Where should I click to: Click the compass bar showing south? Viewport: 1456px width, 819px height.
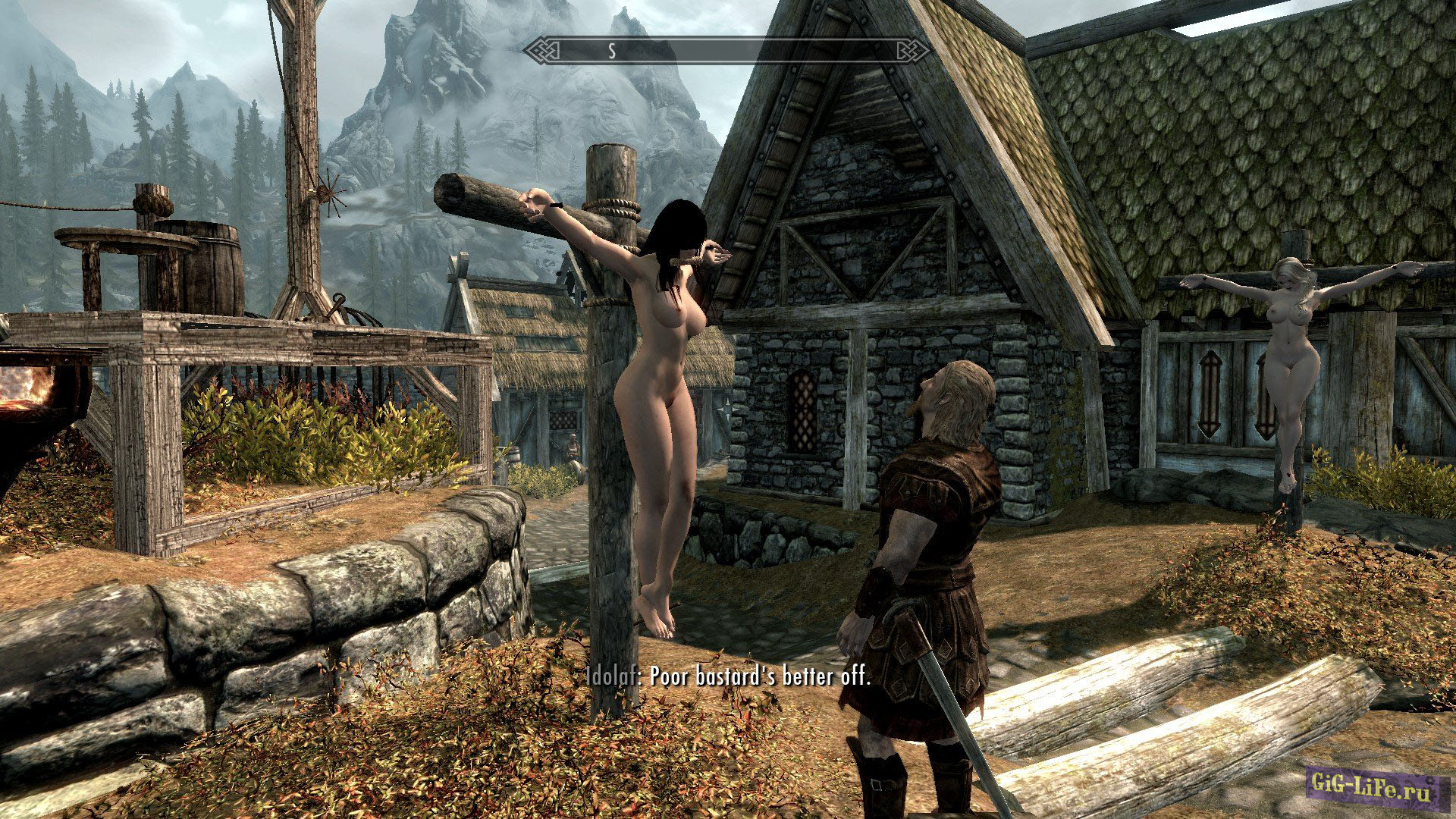726,51
